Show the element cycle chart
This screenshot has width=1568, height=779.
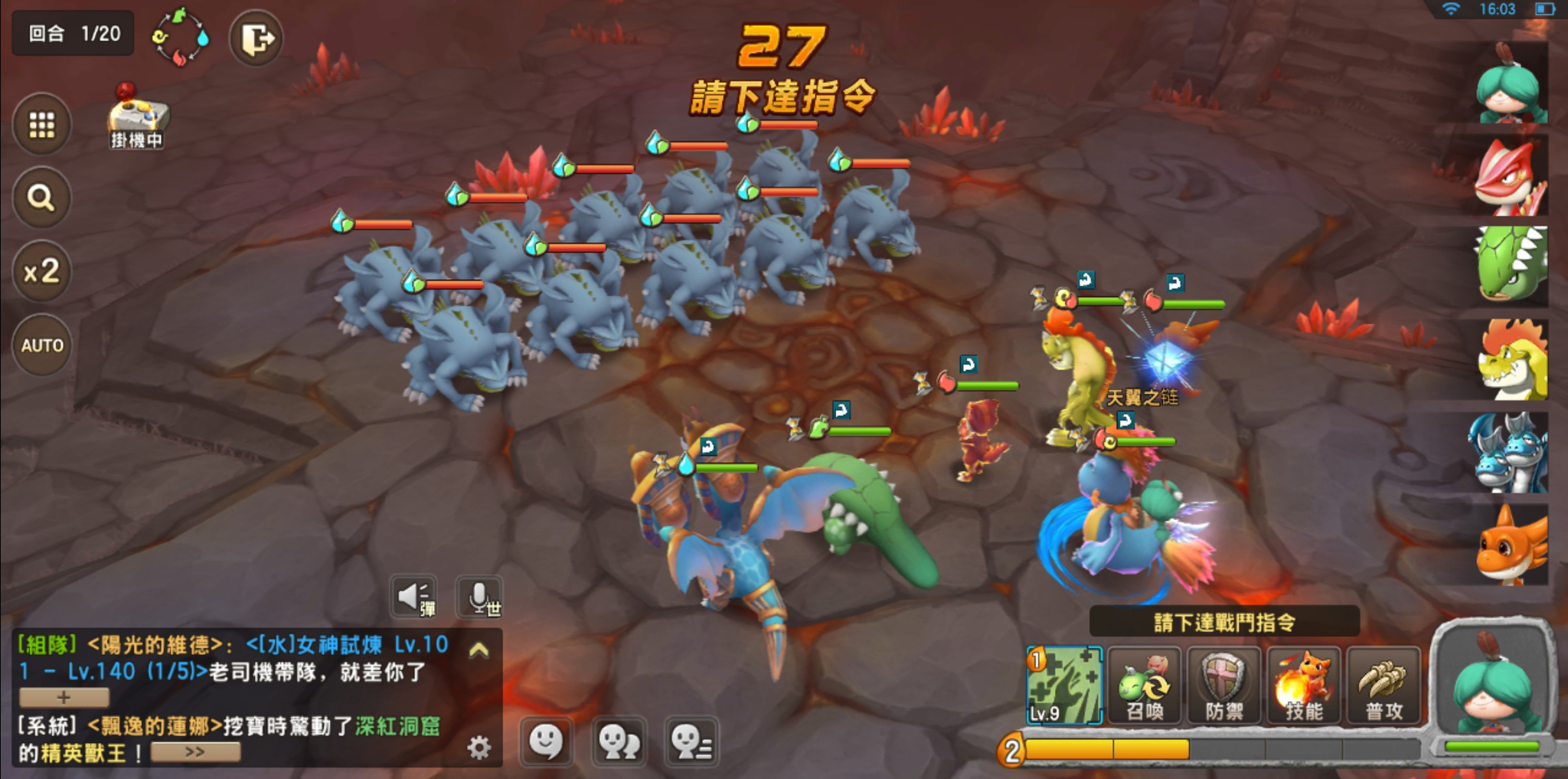coord(181,37)
